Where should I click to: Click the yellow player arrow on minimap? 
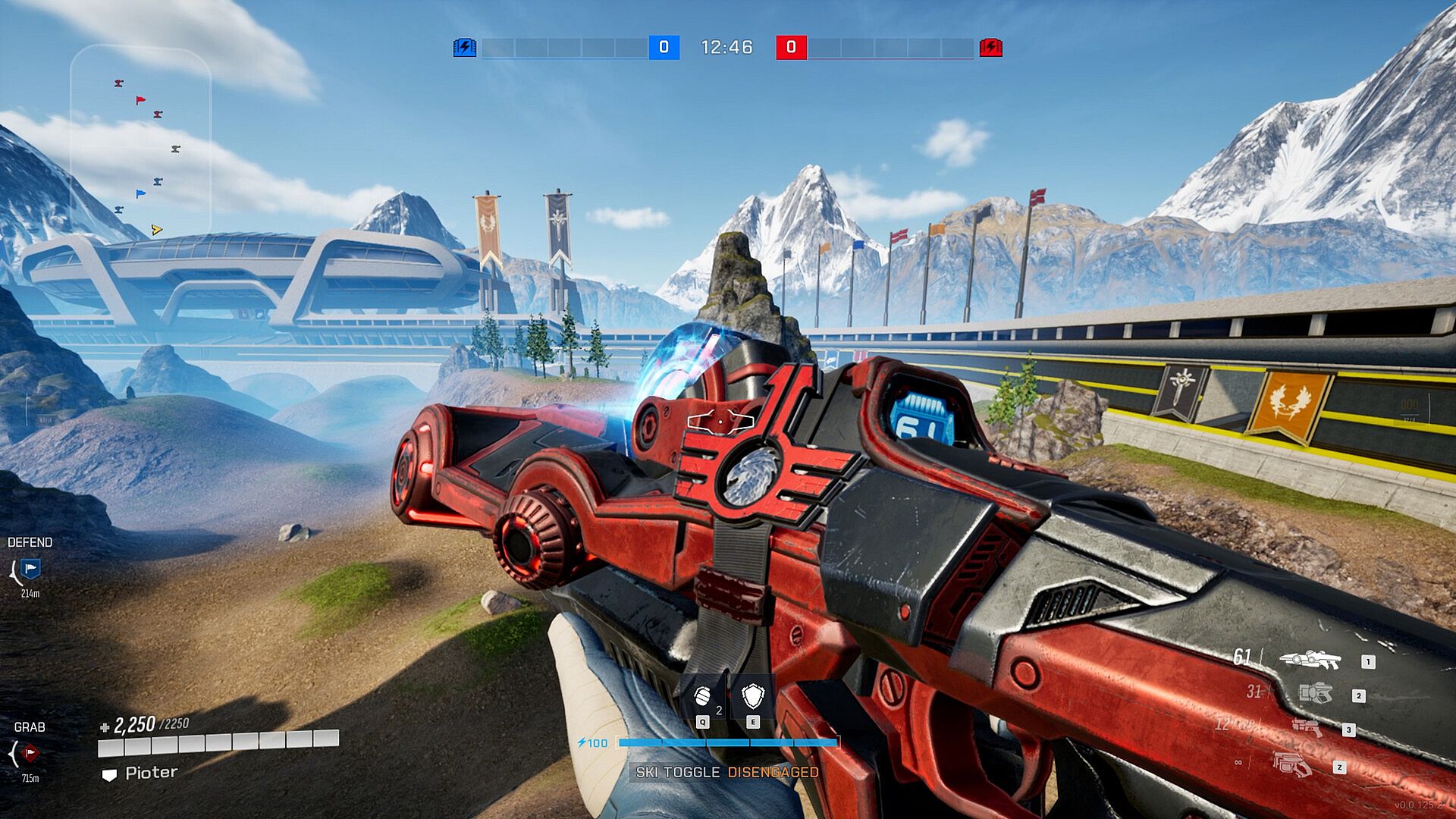[156, 230]
